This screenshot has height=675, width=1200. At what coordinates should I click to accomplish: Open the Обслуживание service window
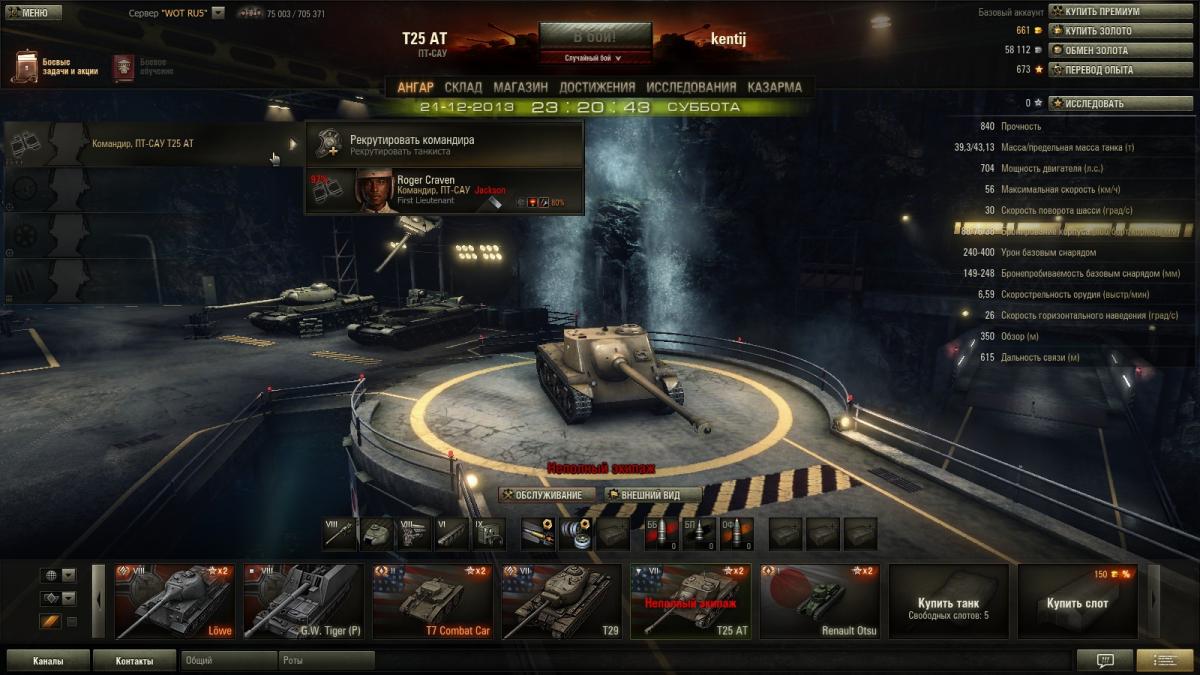click(548, 495)
